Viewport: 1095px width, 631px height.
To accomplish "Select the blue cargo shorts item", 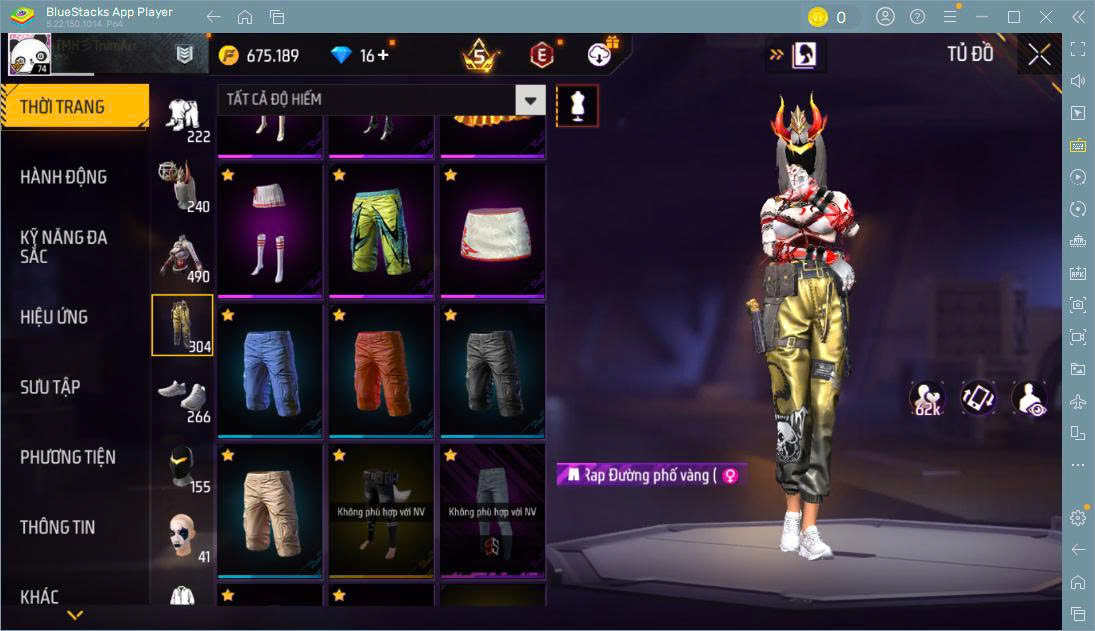I will 269,370.
